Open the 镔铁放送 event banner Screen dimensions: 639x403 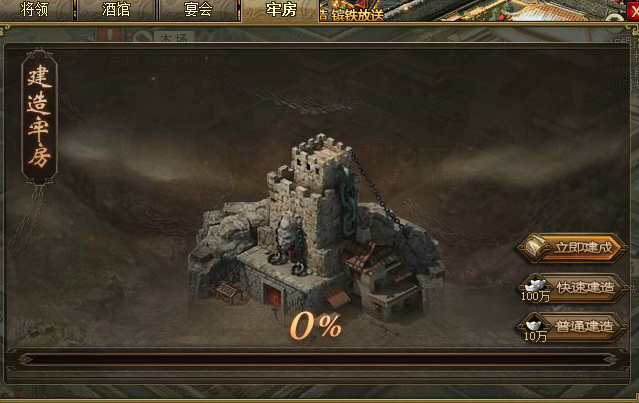point(352,11)
